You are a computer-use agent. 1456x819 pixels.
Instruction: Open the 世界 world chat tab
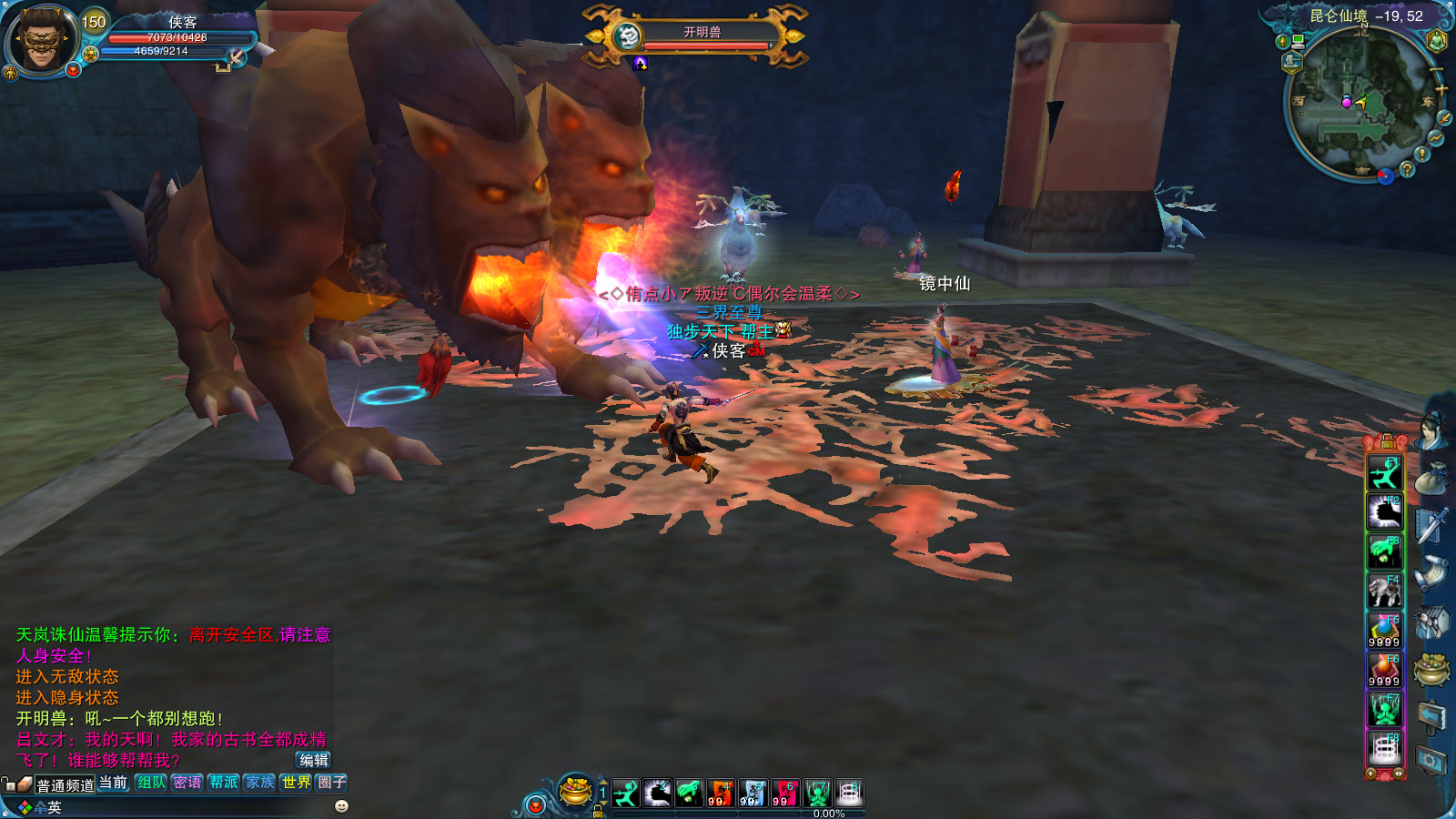pyautogui.click(x=296, y=783)
